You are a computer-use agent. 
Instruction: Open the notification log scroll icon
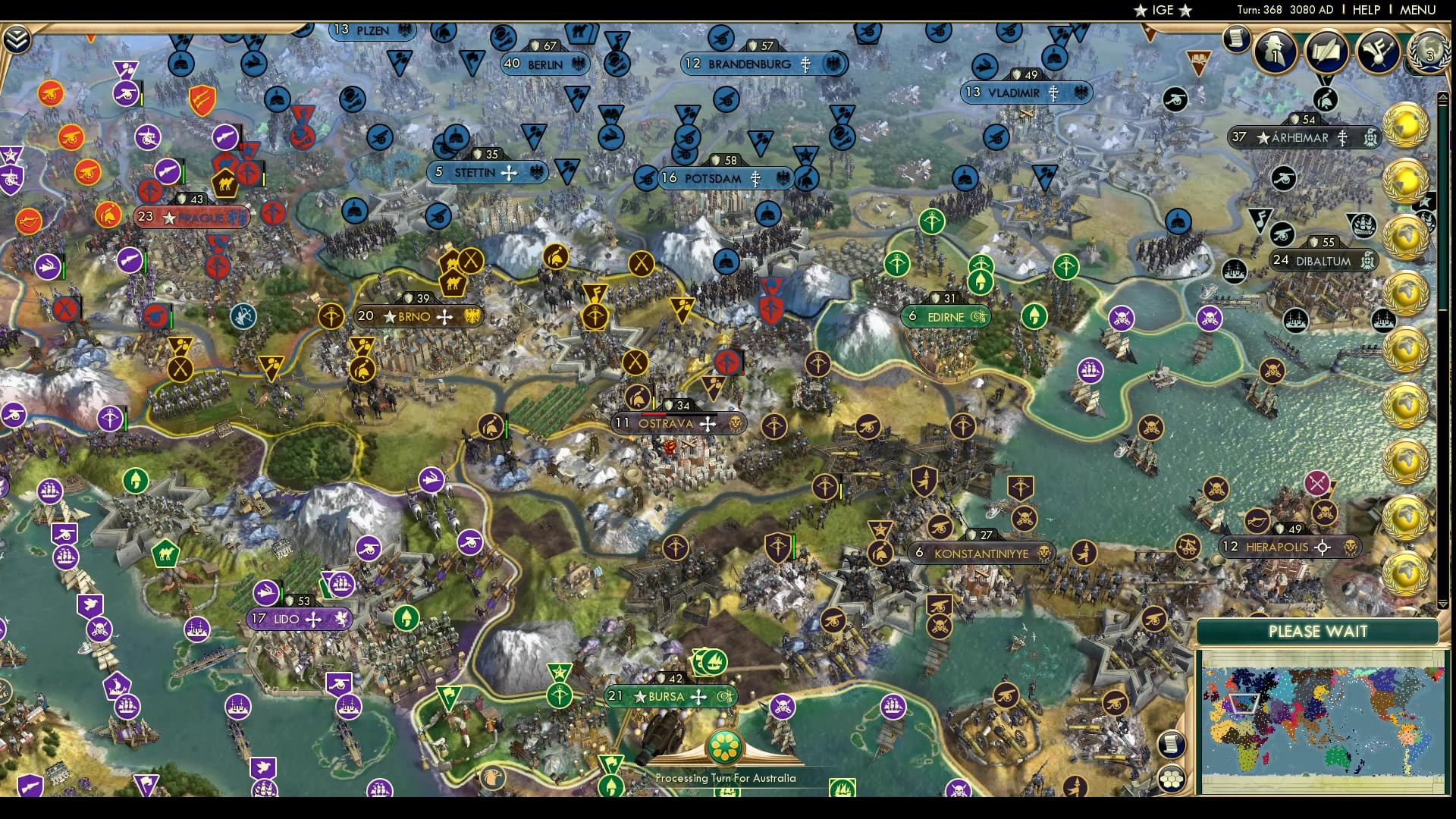[x=1236, y=38]
